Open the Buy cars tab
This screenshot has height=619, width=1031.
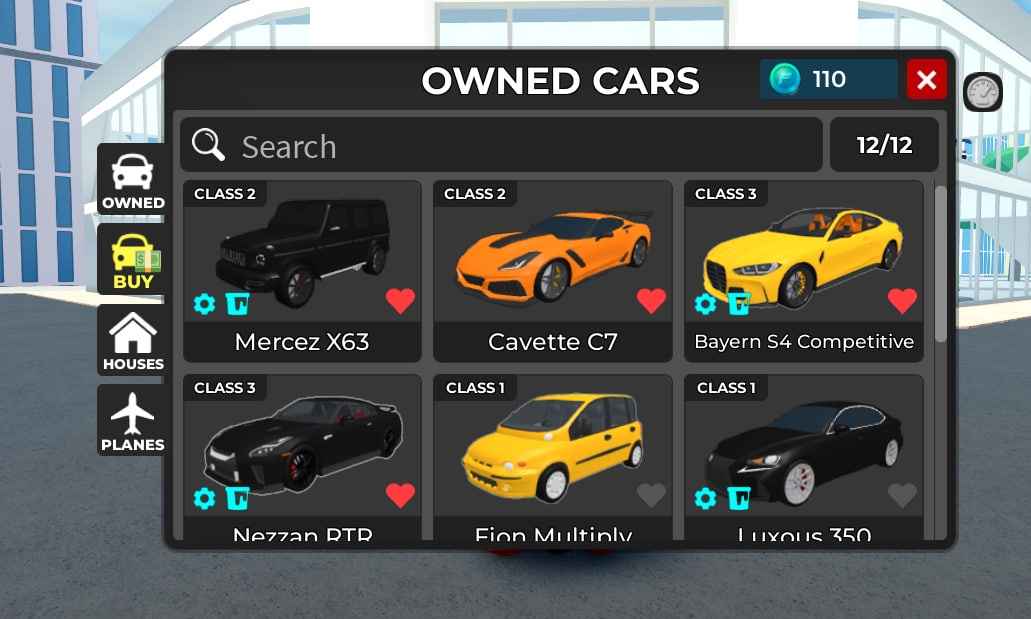[132, 260]
